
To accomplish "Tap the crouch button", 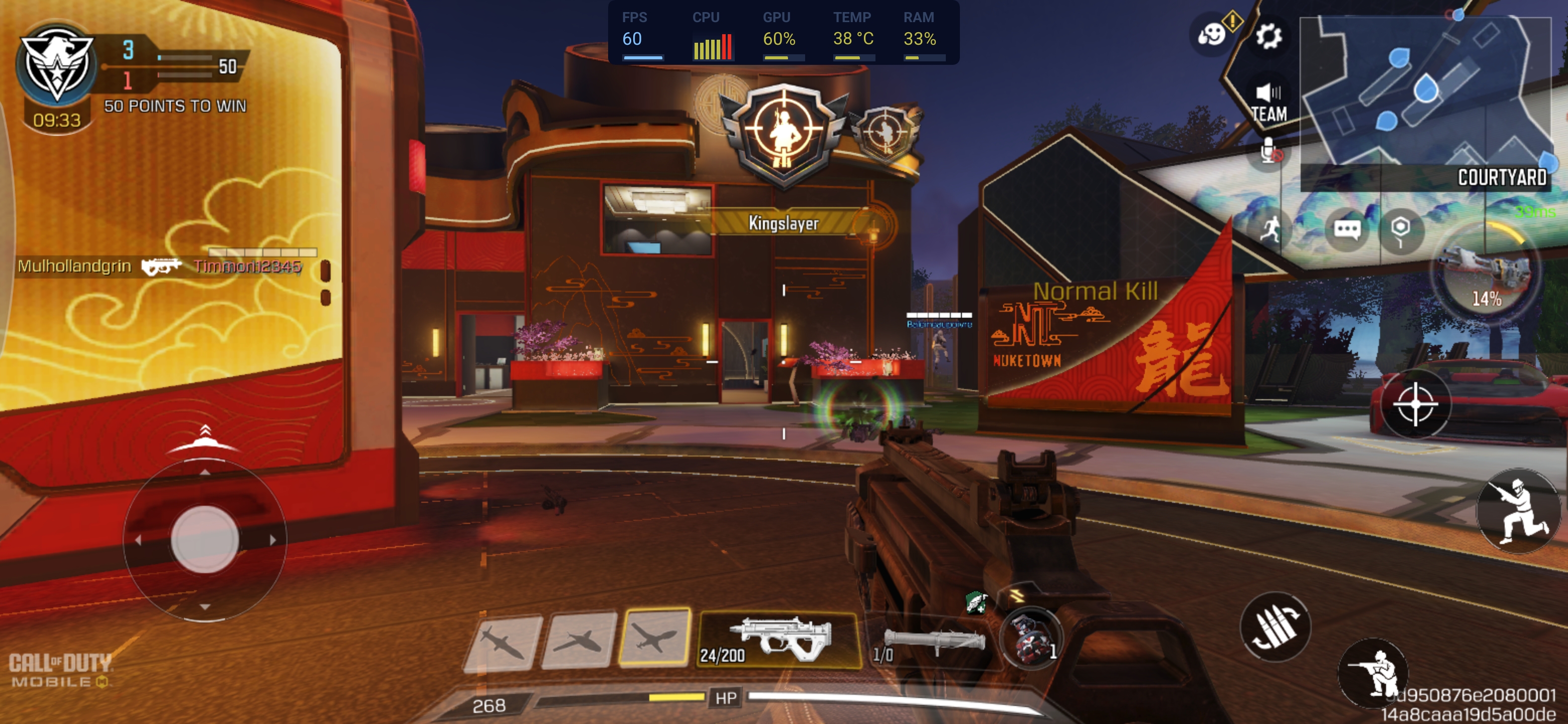I will [x=1373, y=673].
